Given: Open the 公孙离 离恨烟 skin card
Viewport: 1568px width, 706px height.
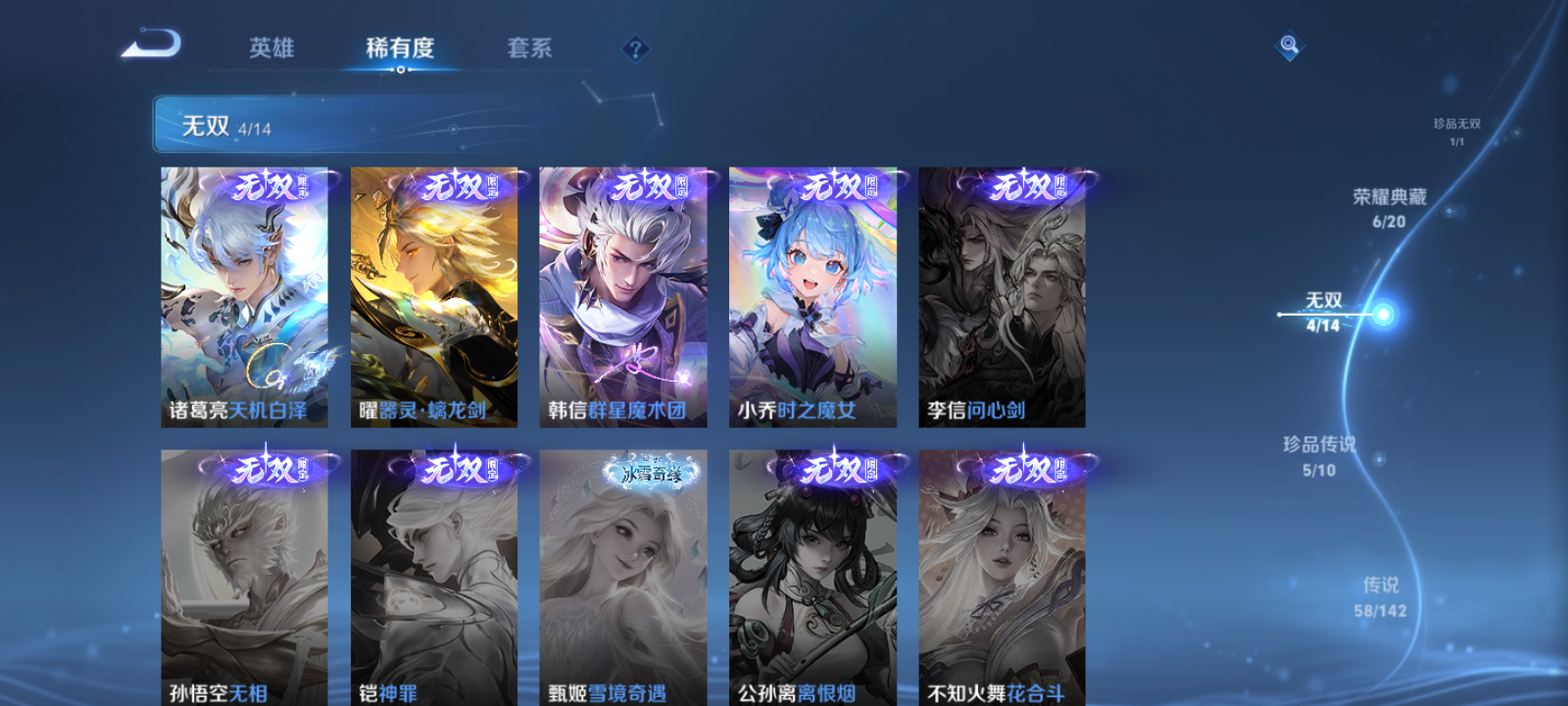Looking at the screenshot, I should pos(813,579).
